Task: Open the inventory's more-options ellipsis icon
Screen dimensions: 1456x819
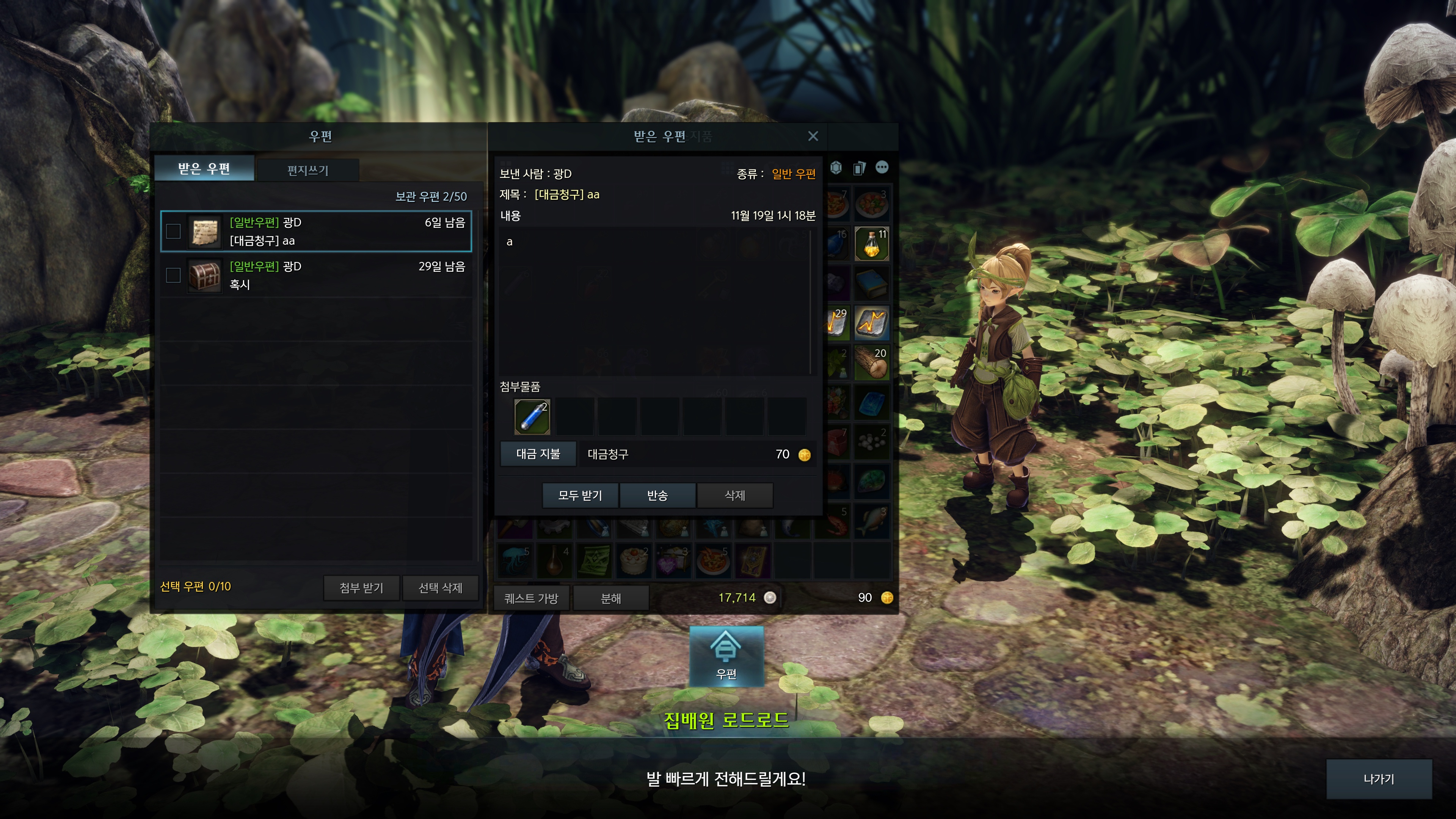Action: (882, 167)
